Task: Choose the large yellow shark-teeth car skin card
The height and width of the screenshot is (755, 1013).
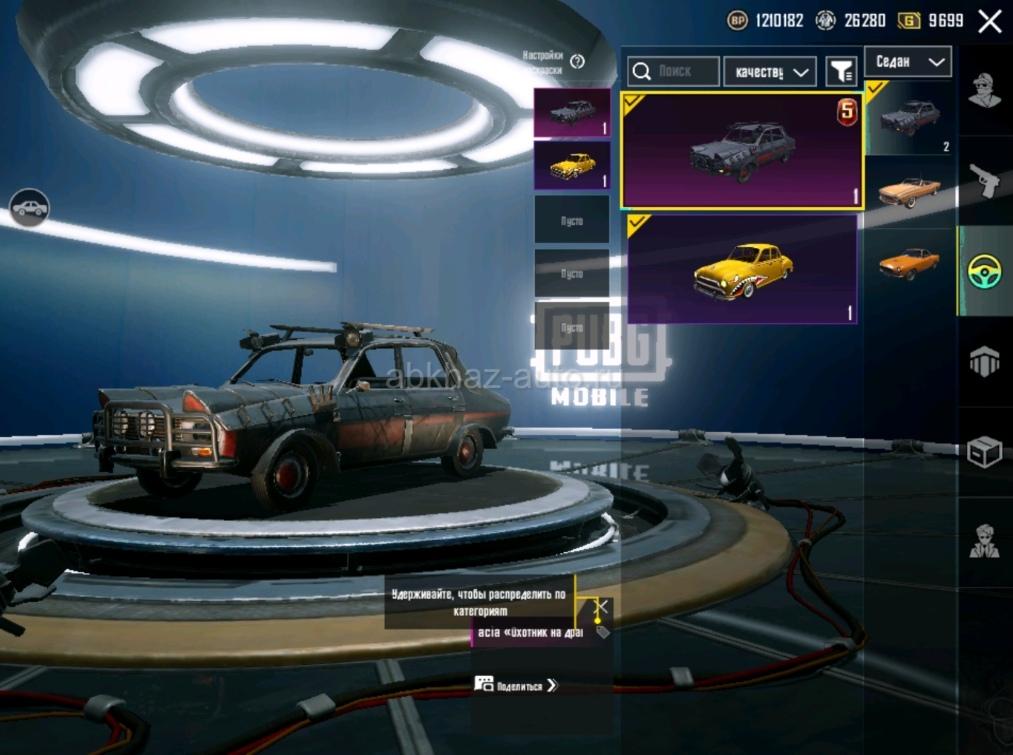Action: pos(742,269)
